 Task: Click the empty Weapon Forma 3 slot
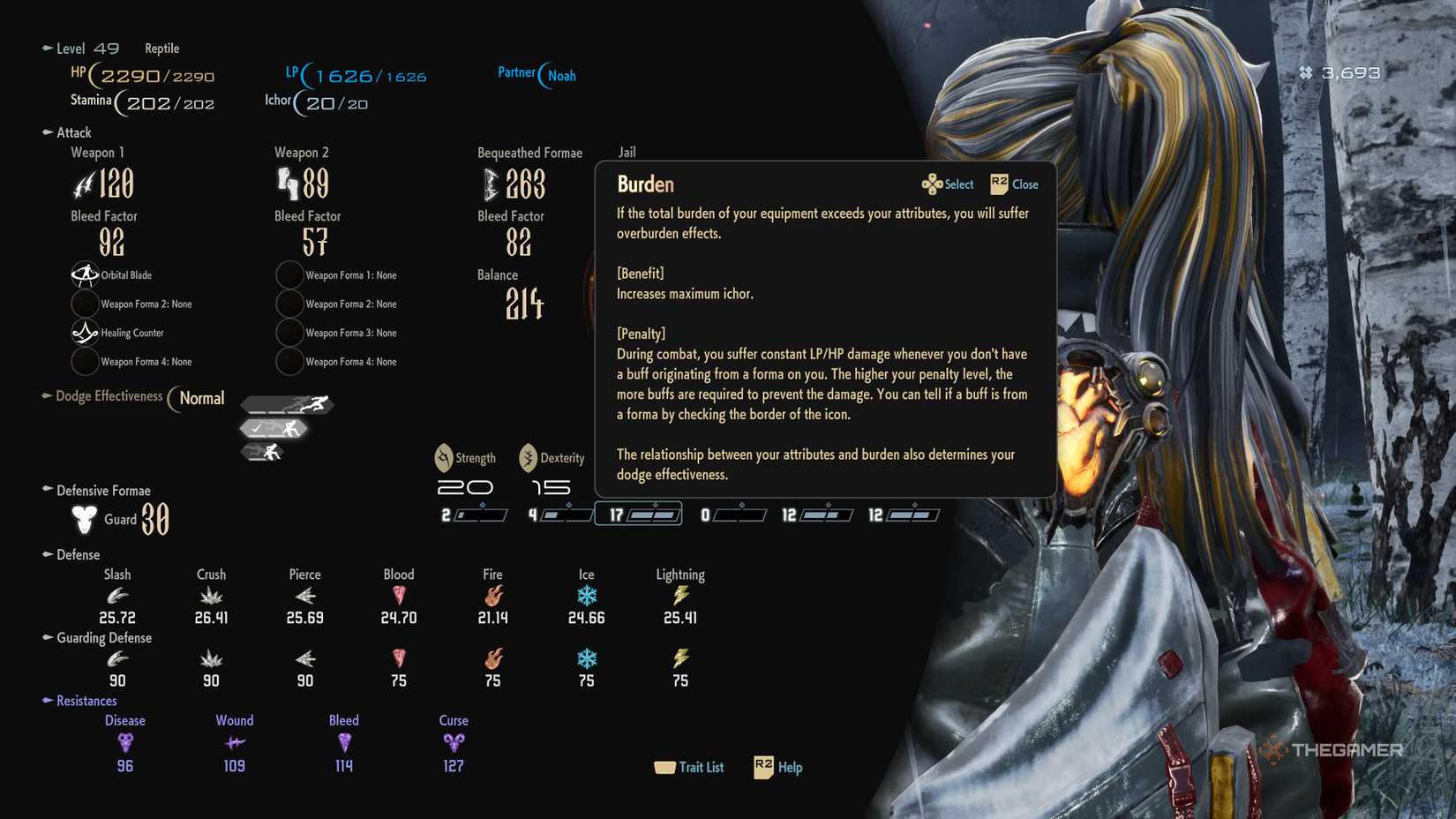[289, 333]
